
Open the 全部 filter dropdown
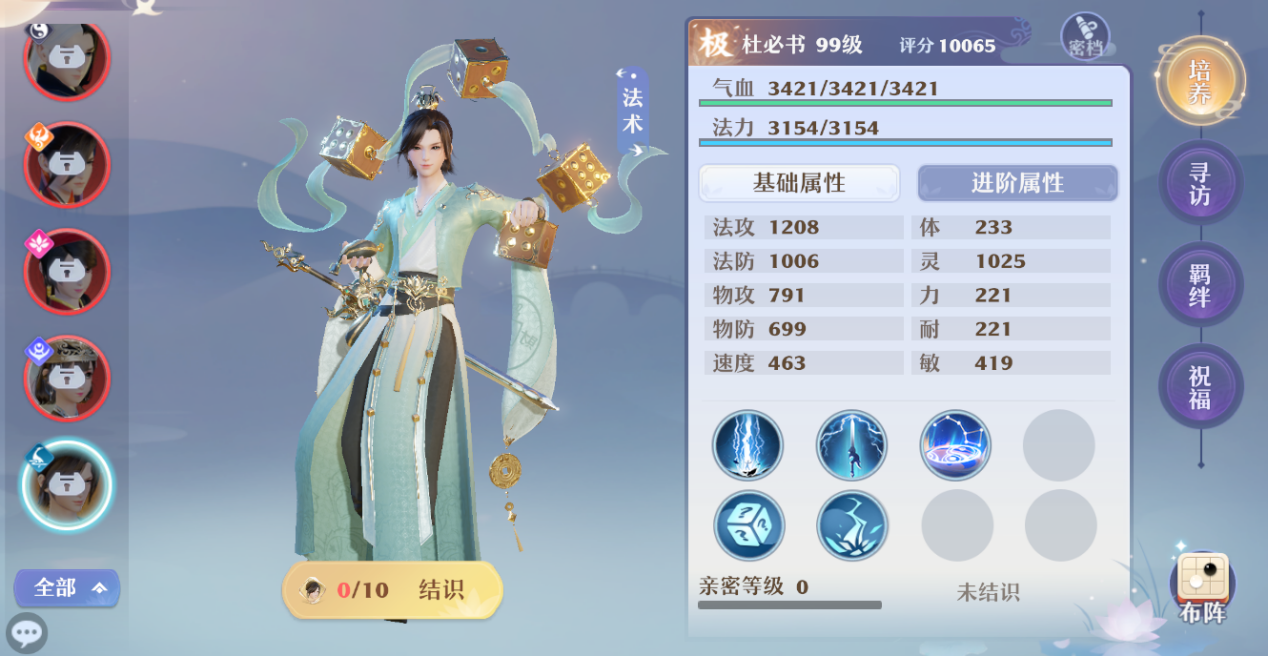click(x=67, y=588)
